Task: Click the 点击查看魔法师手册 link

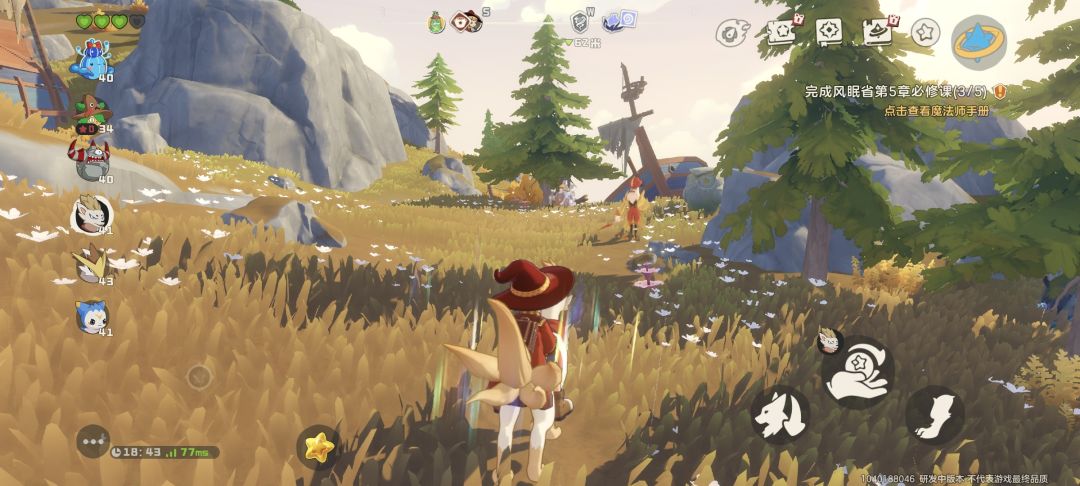Action: [936, 111]
